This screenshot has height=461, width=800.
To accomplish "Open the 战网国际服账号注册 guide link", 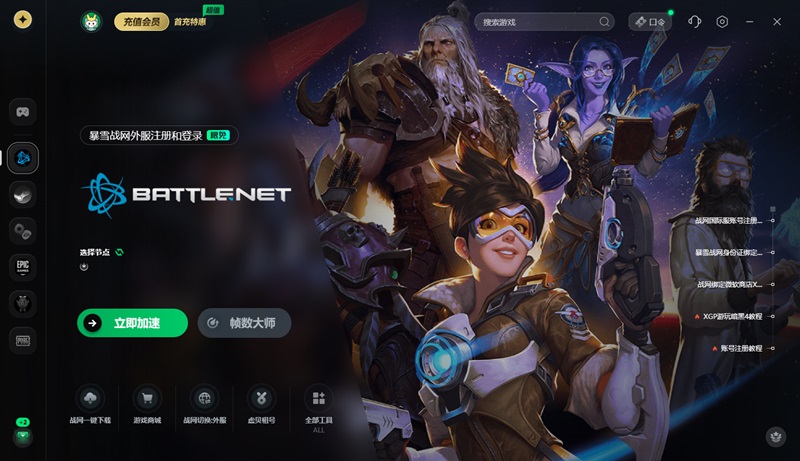I will click(729, 220).
